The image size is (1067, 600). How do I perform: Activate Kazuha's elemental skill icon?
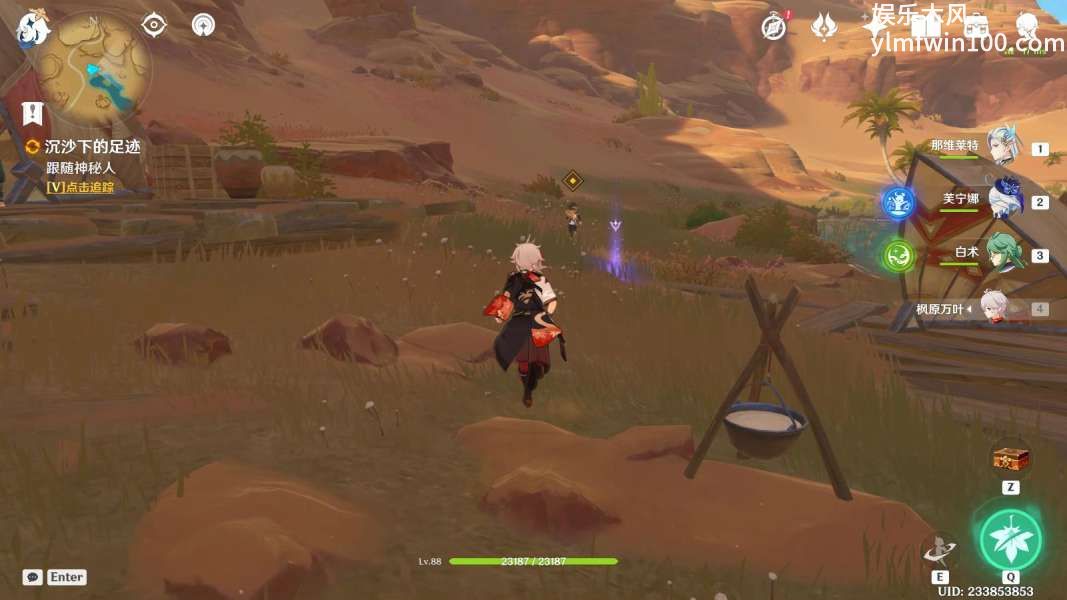939,549
